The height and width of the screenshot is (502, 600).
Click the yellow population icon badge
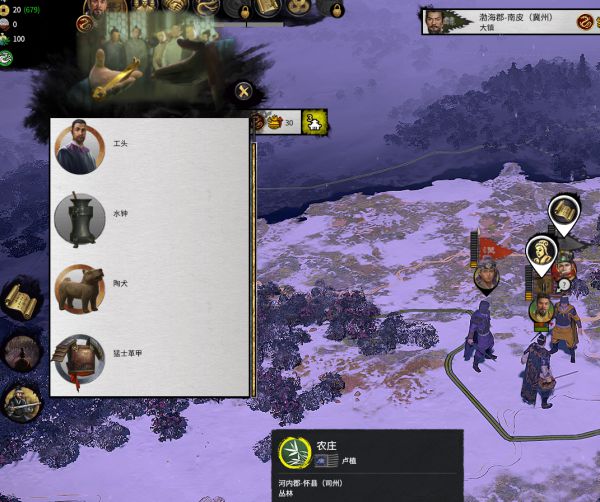coord(316,123)
